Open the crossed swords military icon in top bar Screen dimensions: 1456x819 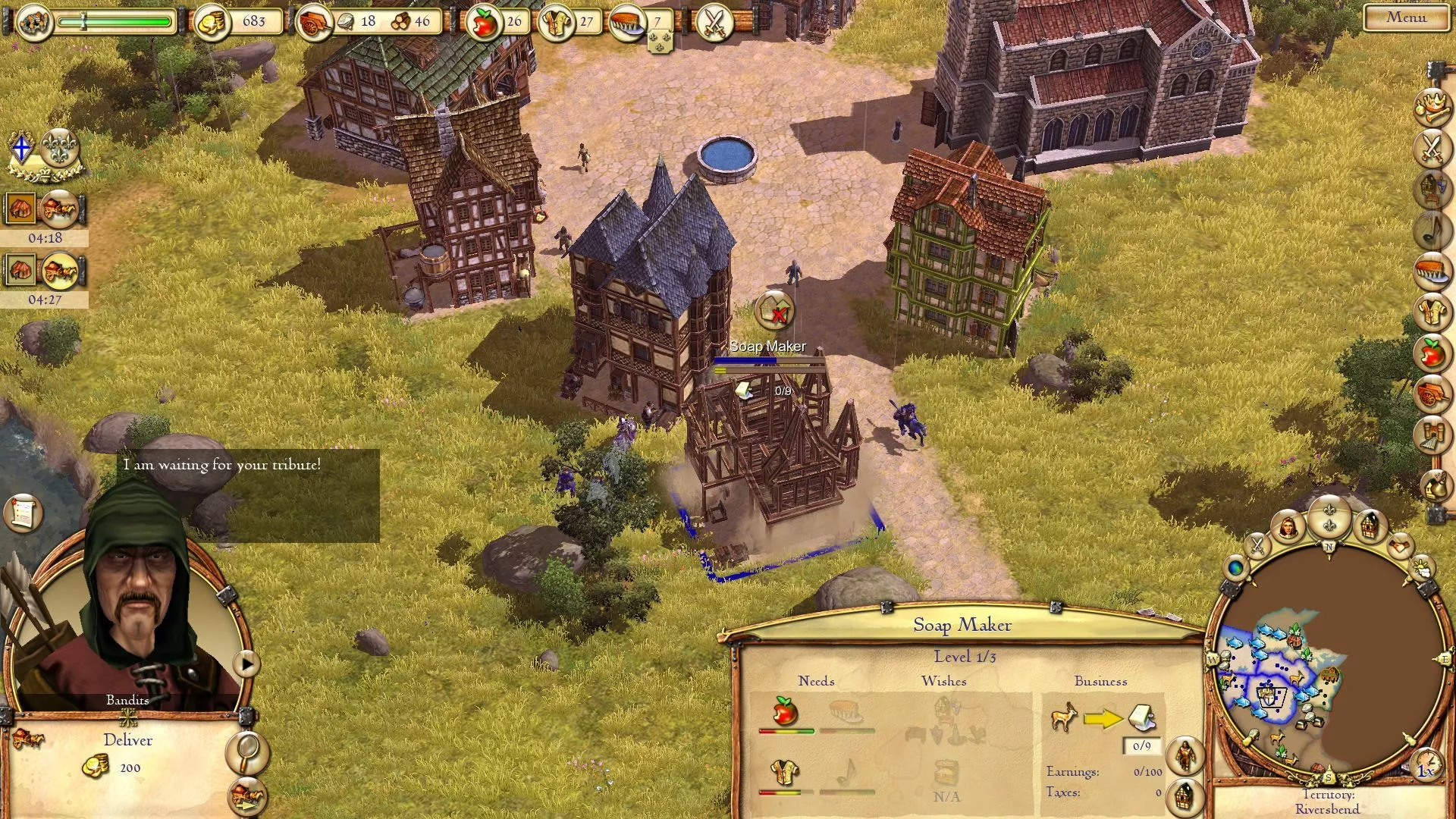coord(714,22)
